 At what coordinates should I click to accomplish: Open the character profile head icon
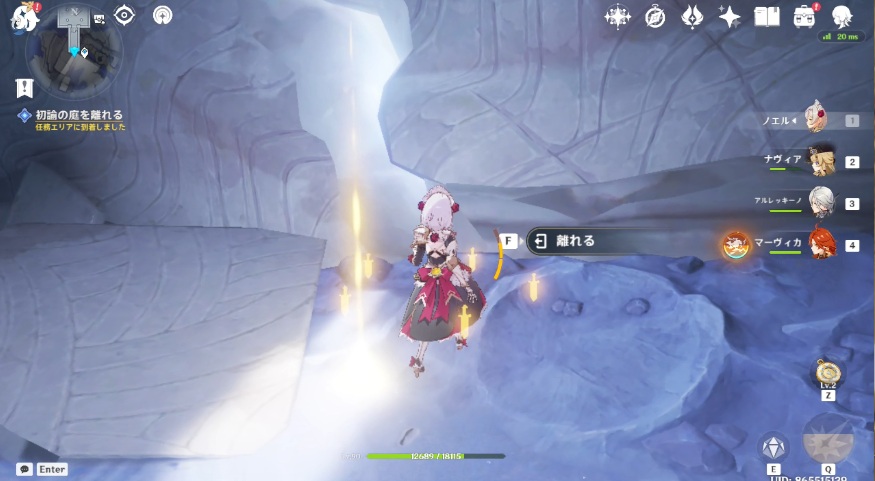pos(842,16)
